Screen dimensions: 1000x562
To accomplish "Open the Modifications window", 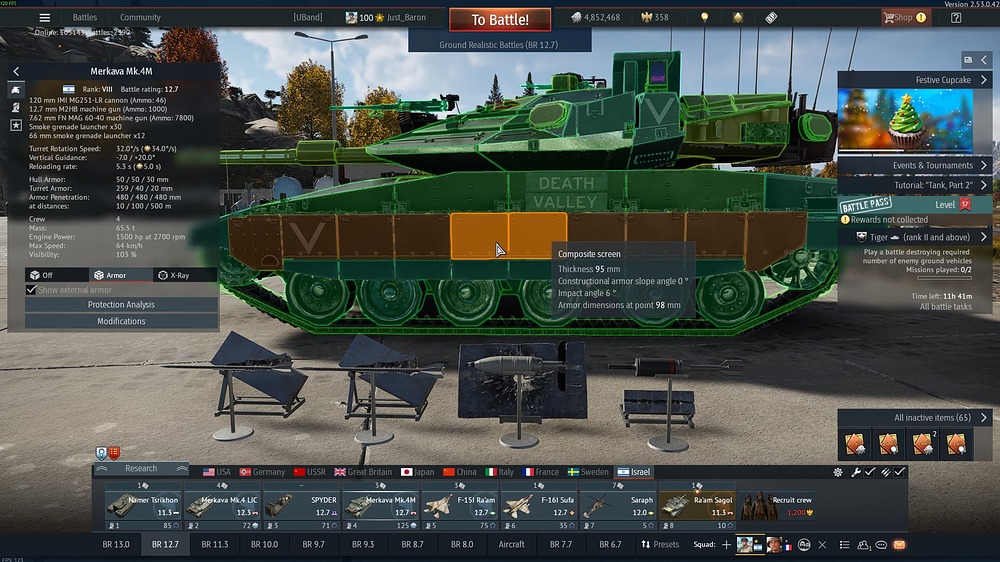I will [121, 321].
